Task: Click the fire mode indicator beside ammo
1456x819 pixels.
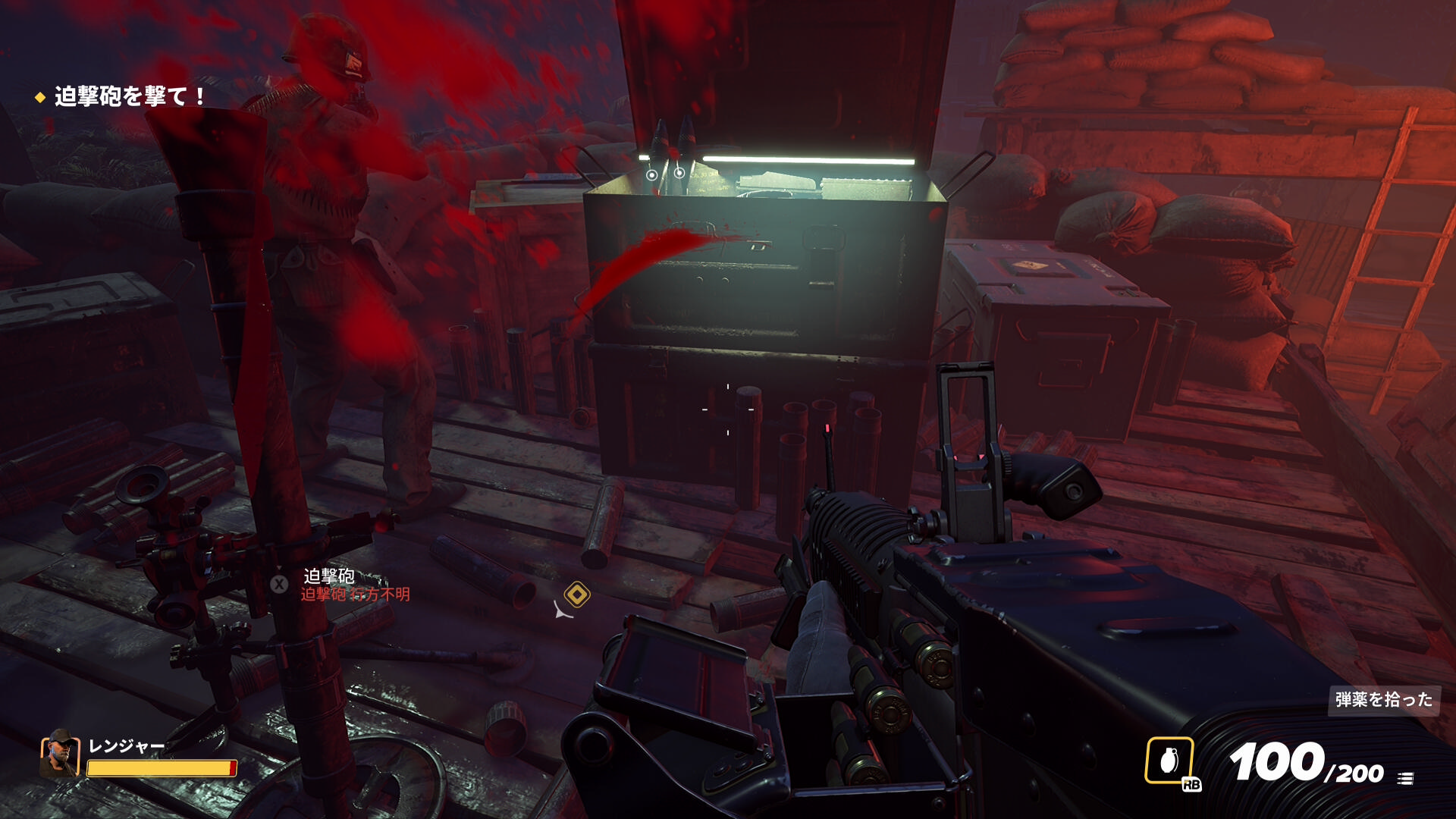Action: (1405, 778)
